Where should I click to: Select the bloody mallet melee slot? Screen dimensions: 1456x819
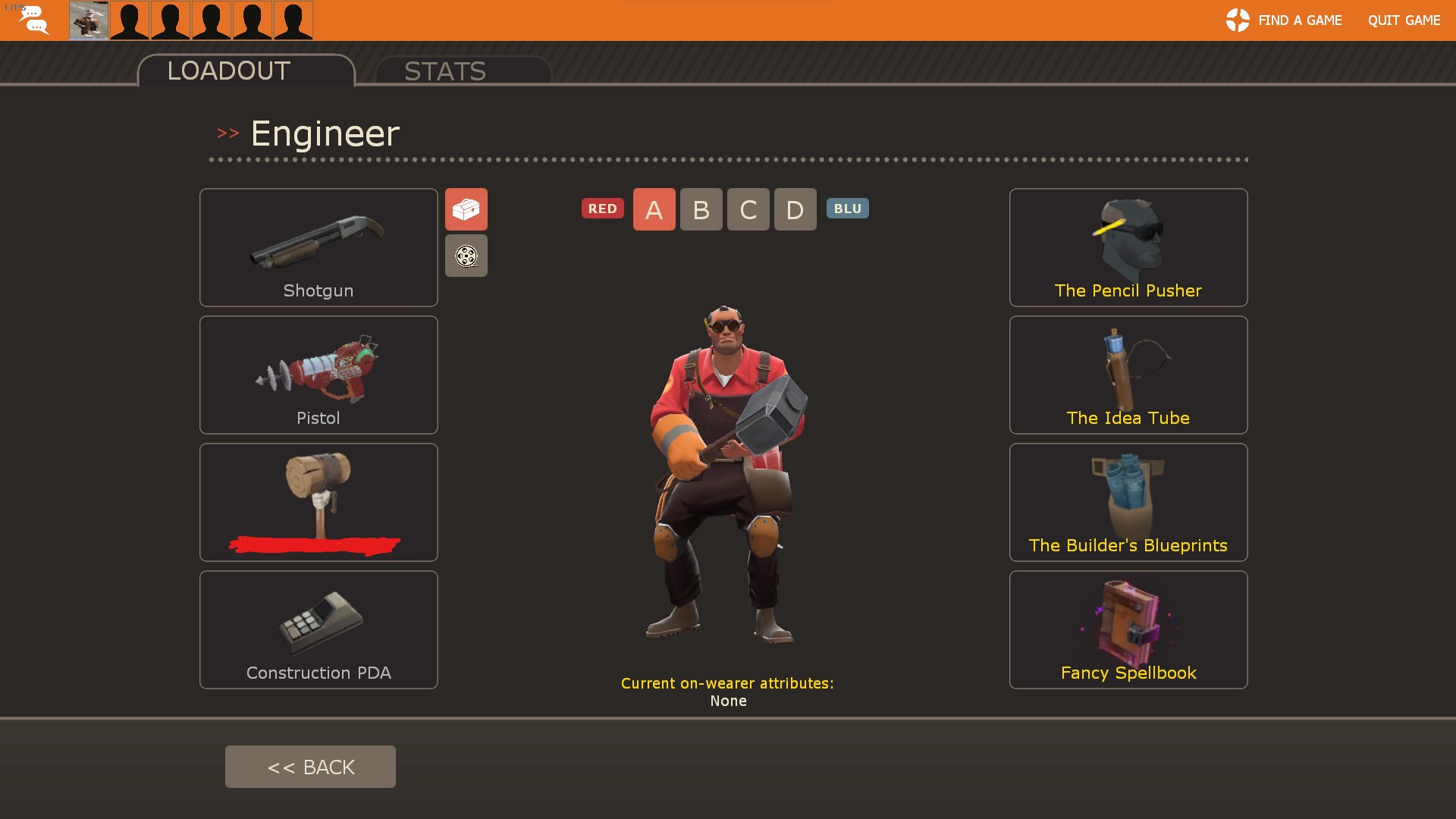point(318,501)
